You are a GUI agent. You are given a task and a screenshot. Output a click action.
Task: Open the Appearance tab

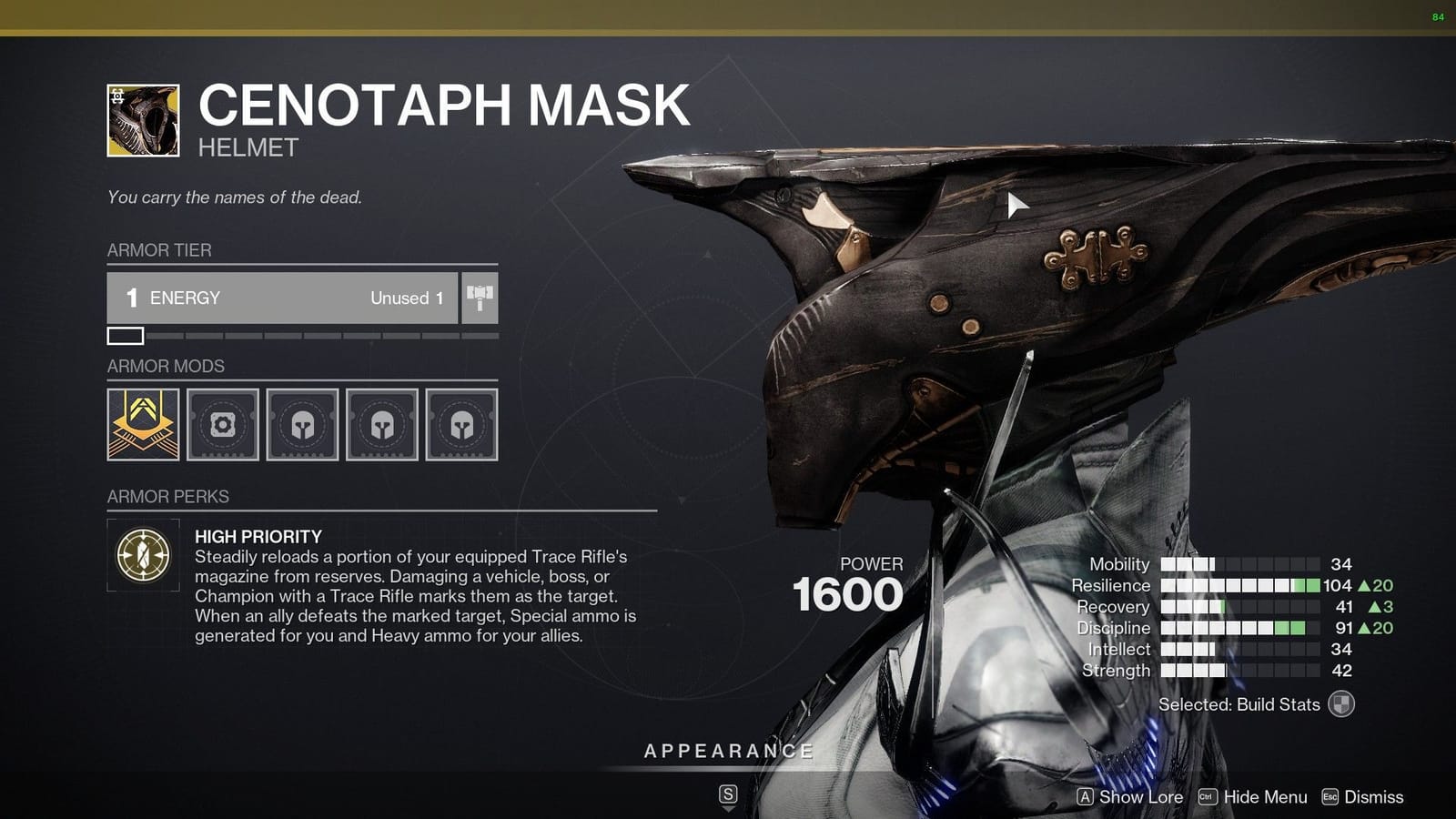(727, 752)
